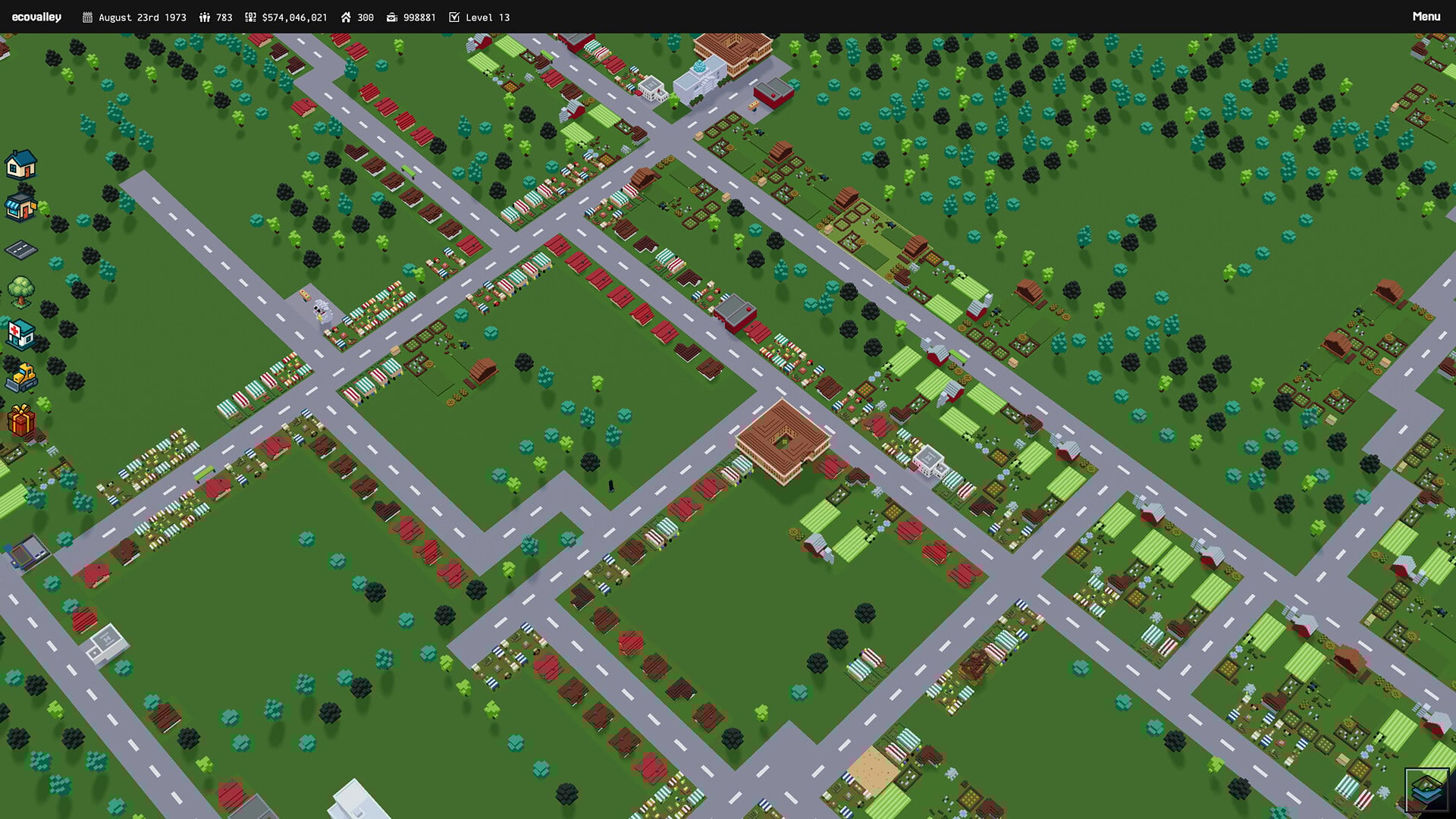Viewport: 1456px width, 819px height.
Task: Select the tree planting tool
Action: click(x=21, y=294)
